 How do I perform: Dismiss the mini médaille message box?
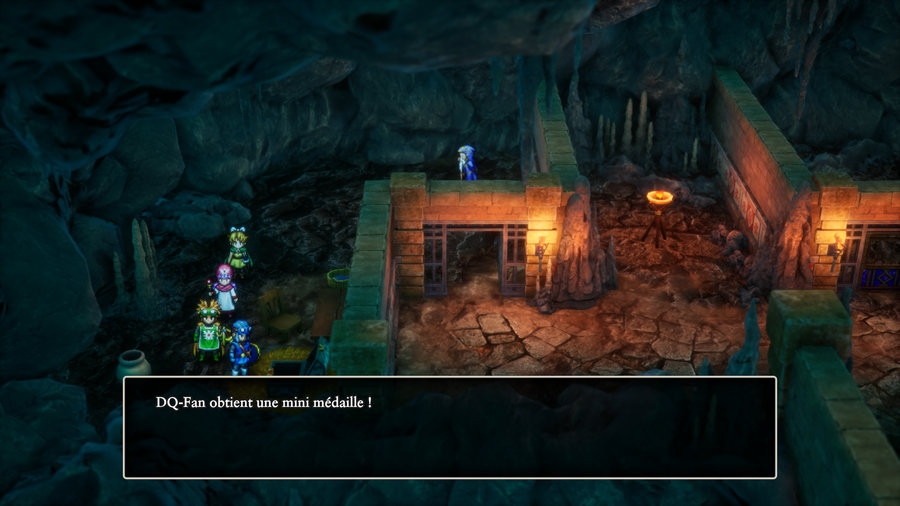[449, 427]
